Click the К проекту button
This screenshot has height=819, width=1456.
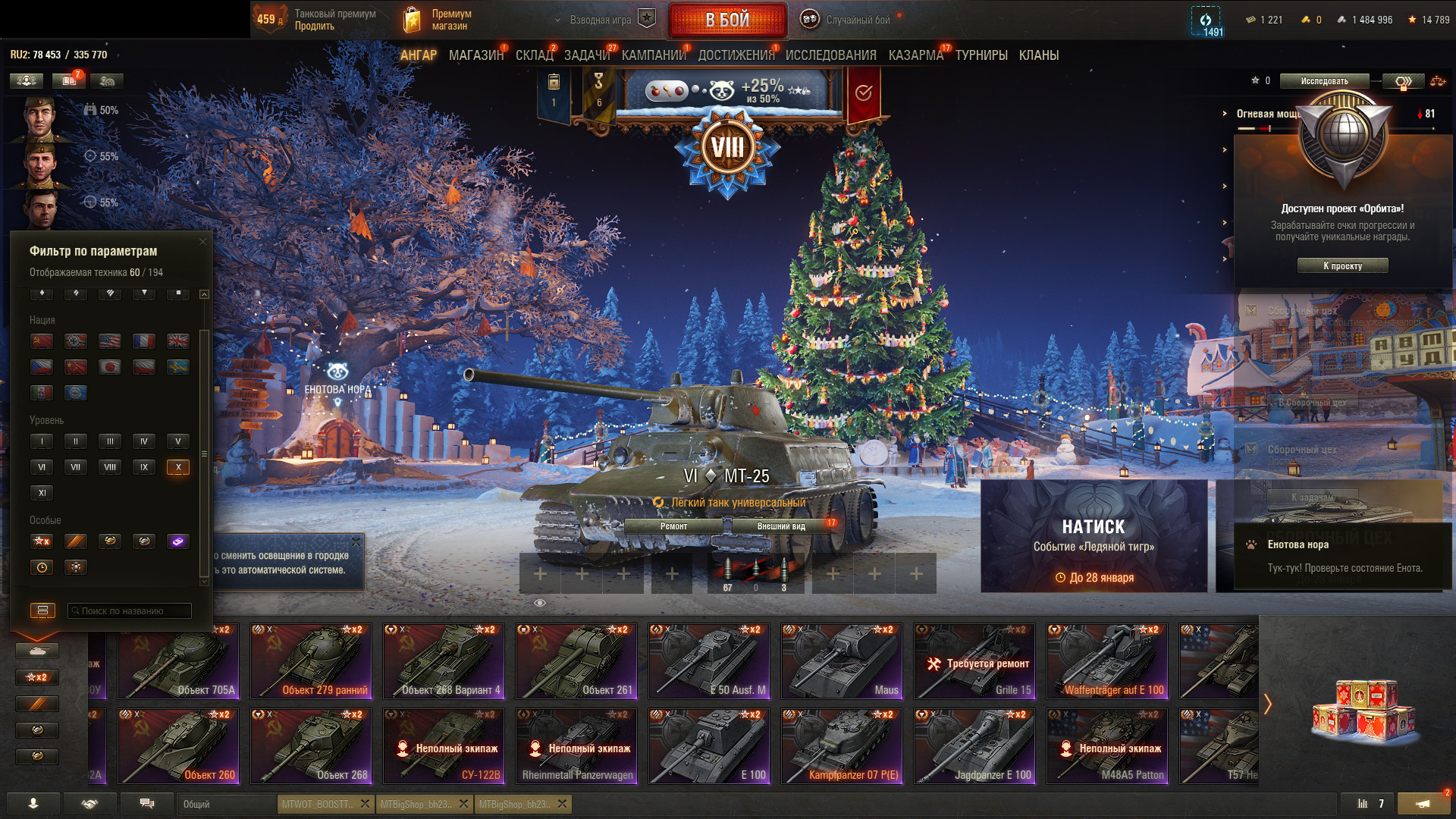tap(1342, 266)
